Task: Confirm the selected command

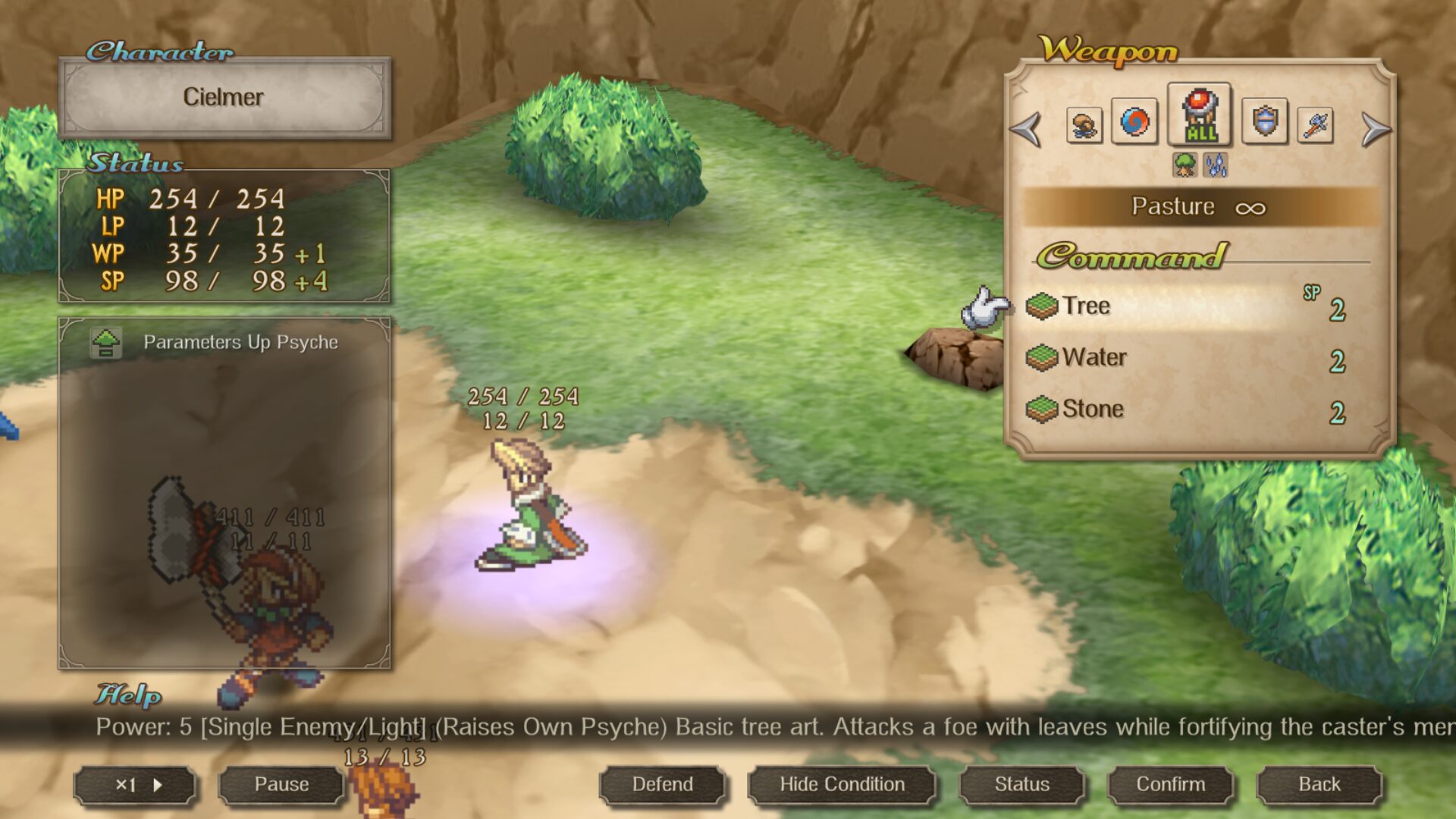Action: 1170,784
